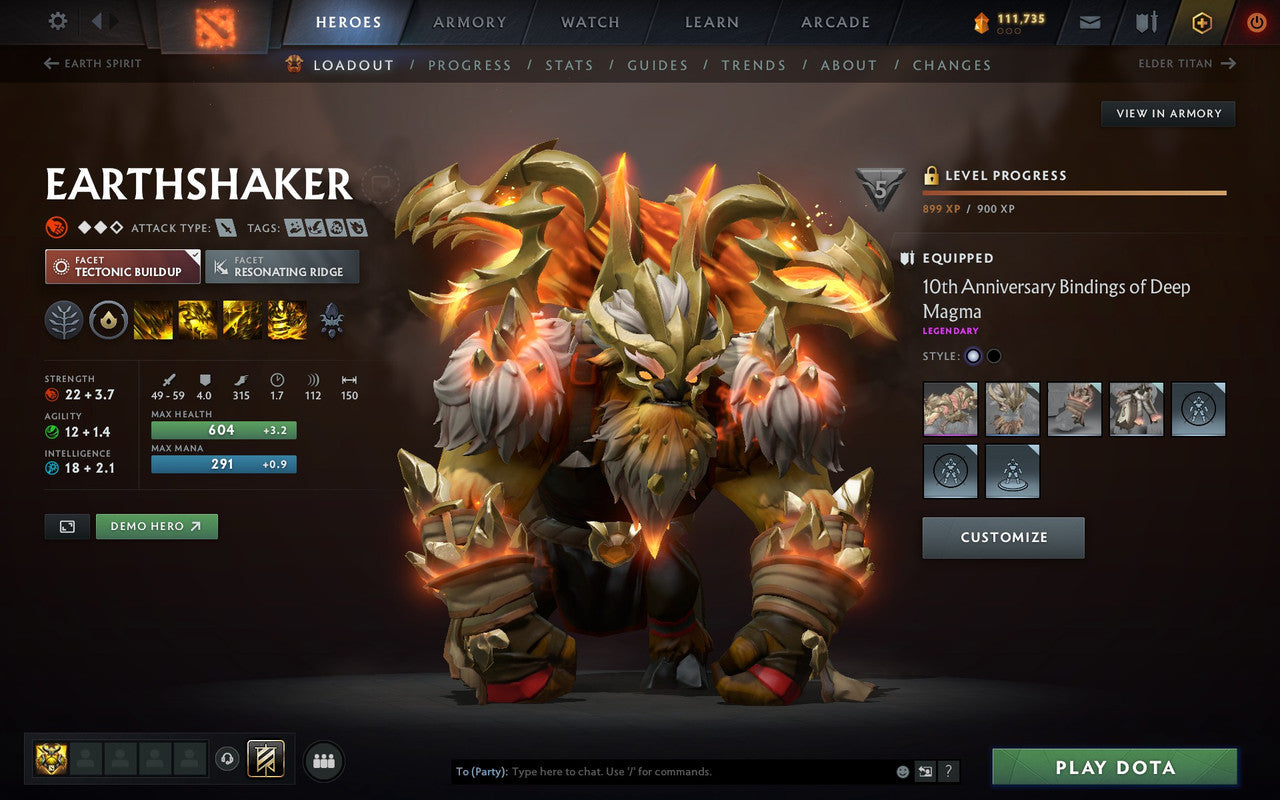Select Earthshaker's first ability icon
Screen dimensions: 1280x800
[x=154, y=320]
